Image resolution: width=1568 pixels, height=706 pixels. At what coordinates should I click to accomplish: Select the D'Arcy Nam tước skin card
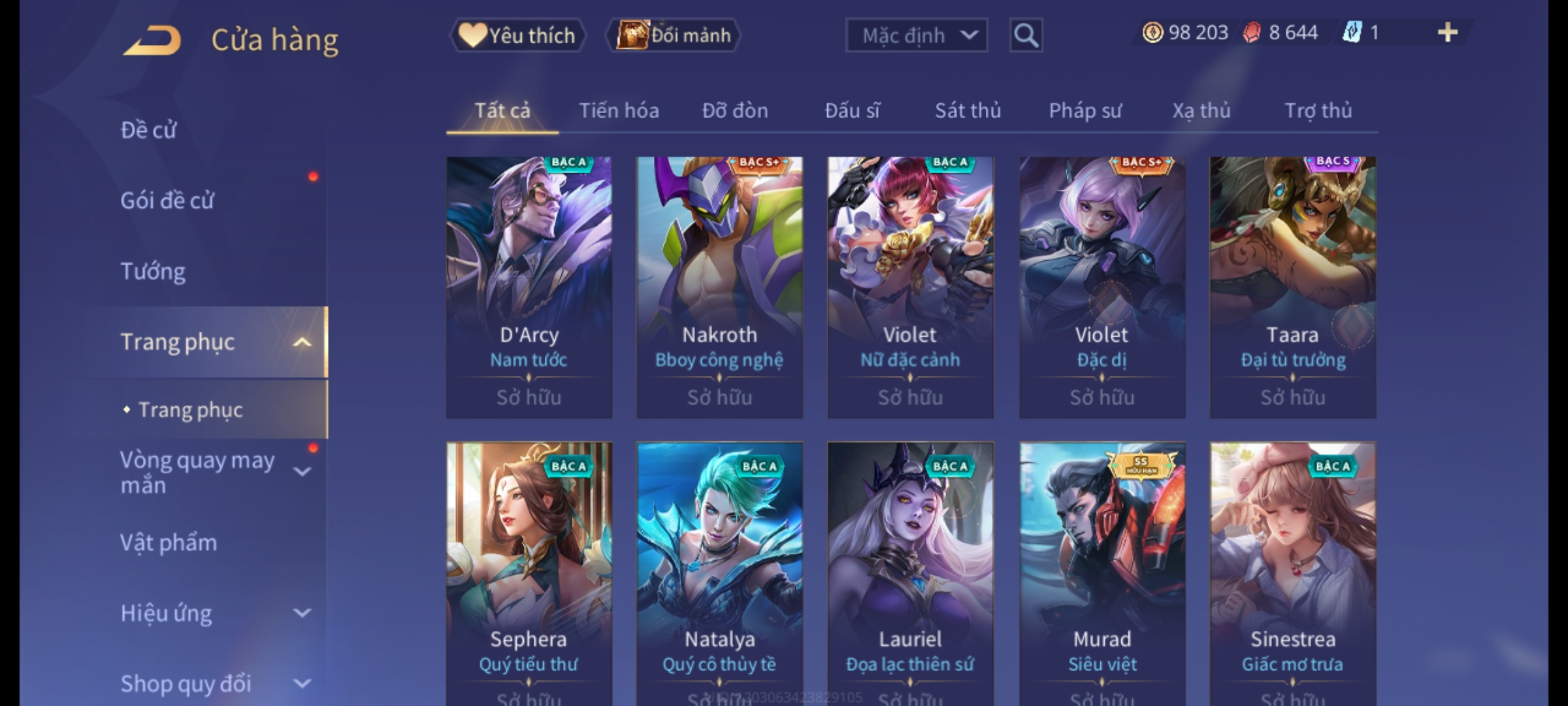[x=529, y=288]
